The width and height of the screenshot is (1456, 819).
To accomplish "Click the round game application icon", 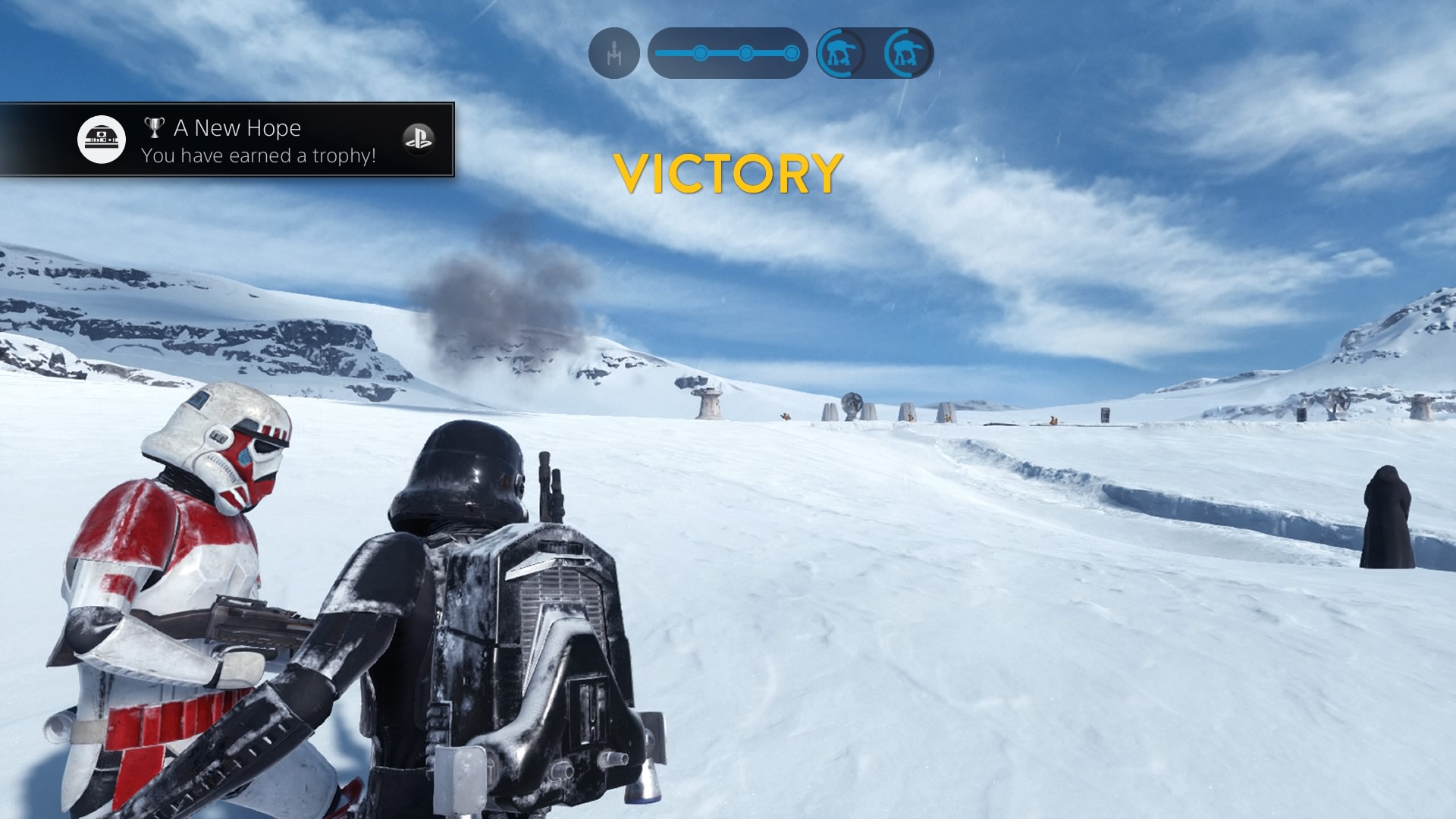I will click(101, 139).
